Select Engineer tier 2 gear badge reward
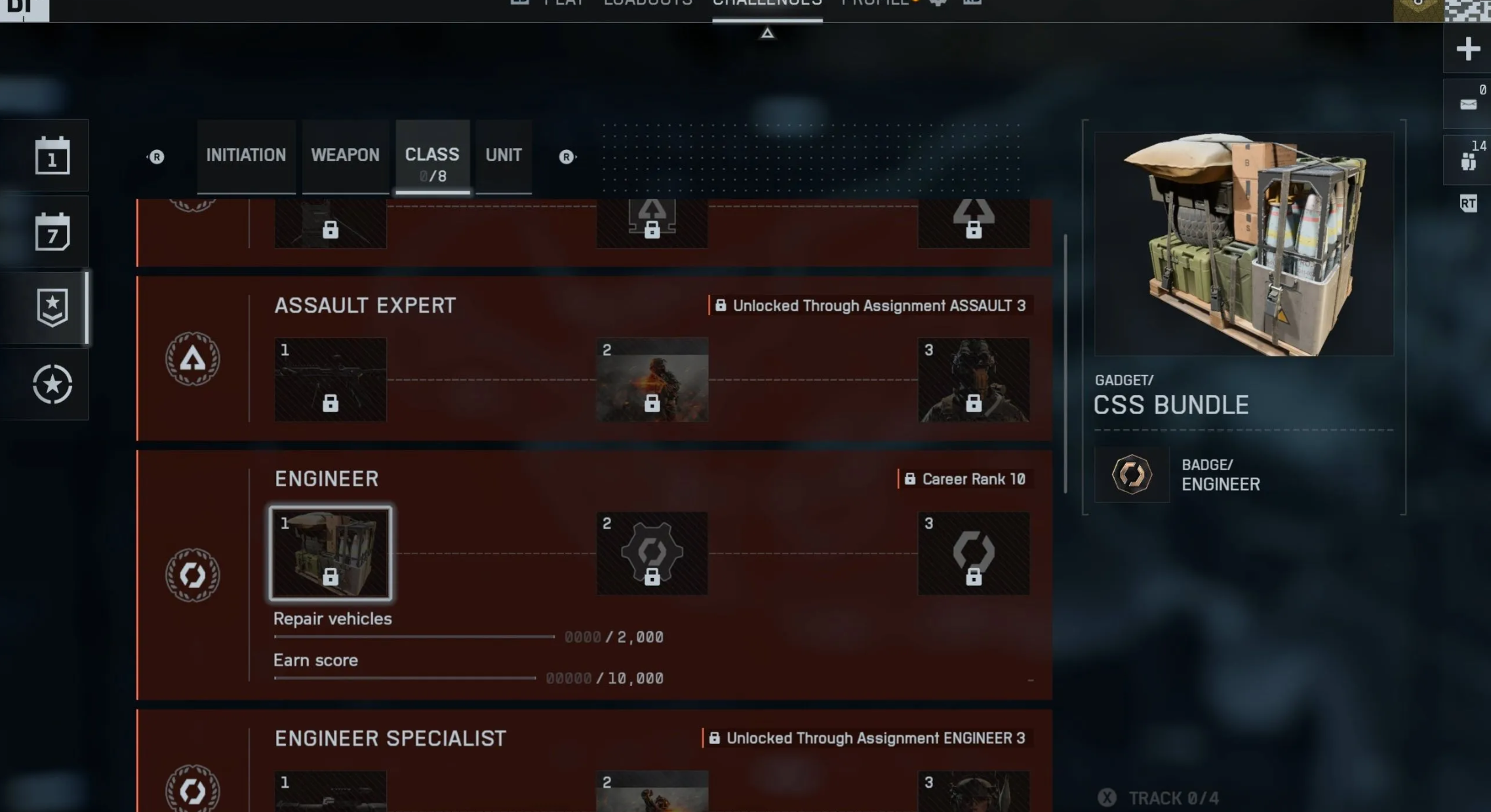 [x=652, y=553]
